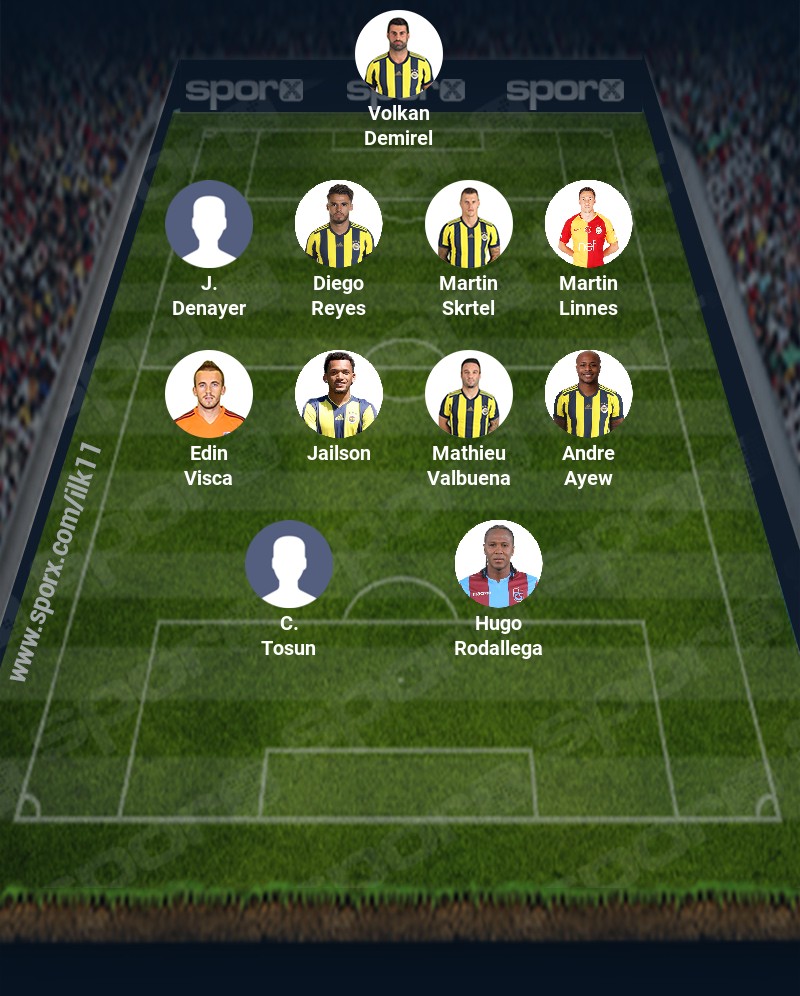Choose the J. Denayer player slot
This screenshot has height=996, width=800.
(x=209, y=224)
